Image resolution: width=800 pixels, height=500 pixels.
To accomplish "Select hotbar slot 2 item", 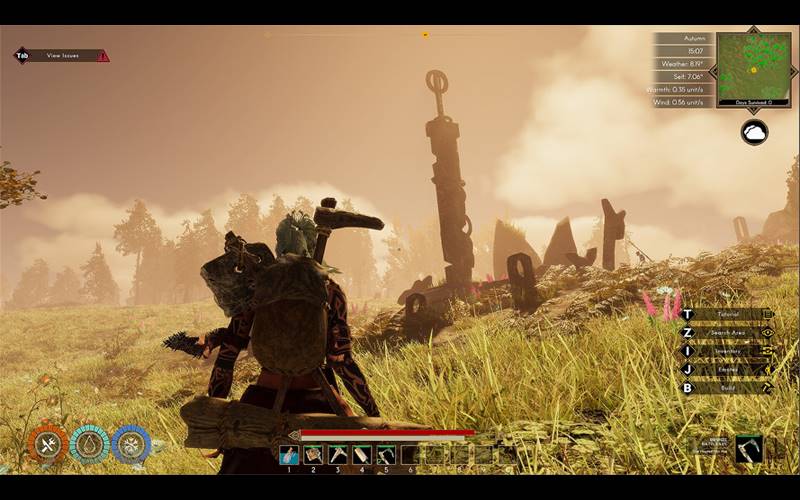I will (313, 455).
